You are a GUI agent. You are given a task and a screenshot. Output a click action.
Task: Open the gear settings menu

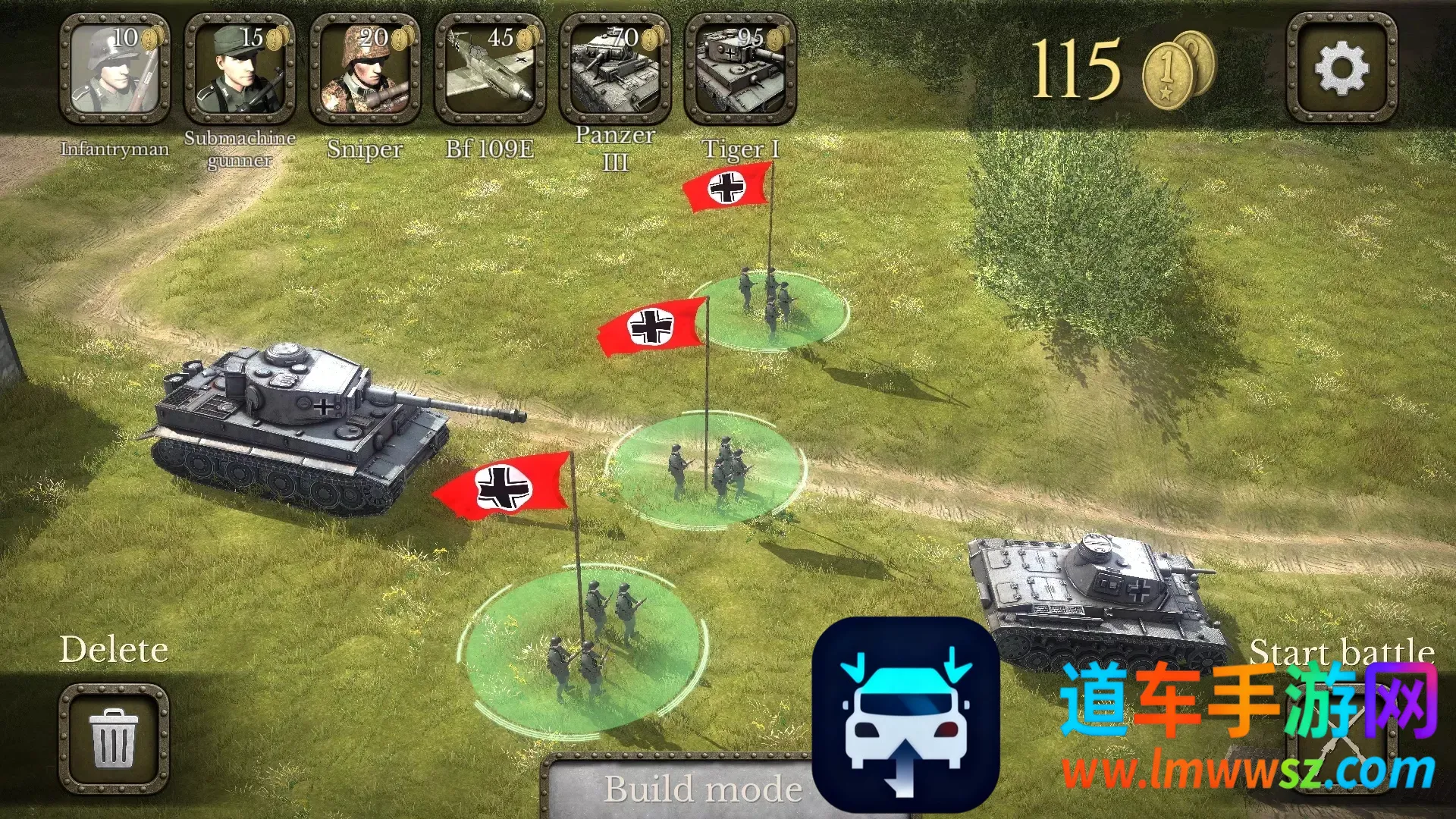tap(1341, 68)
